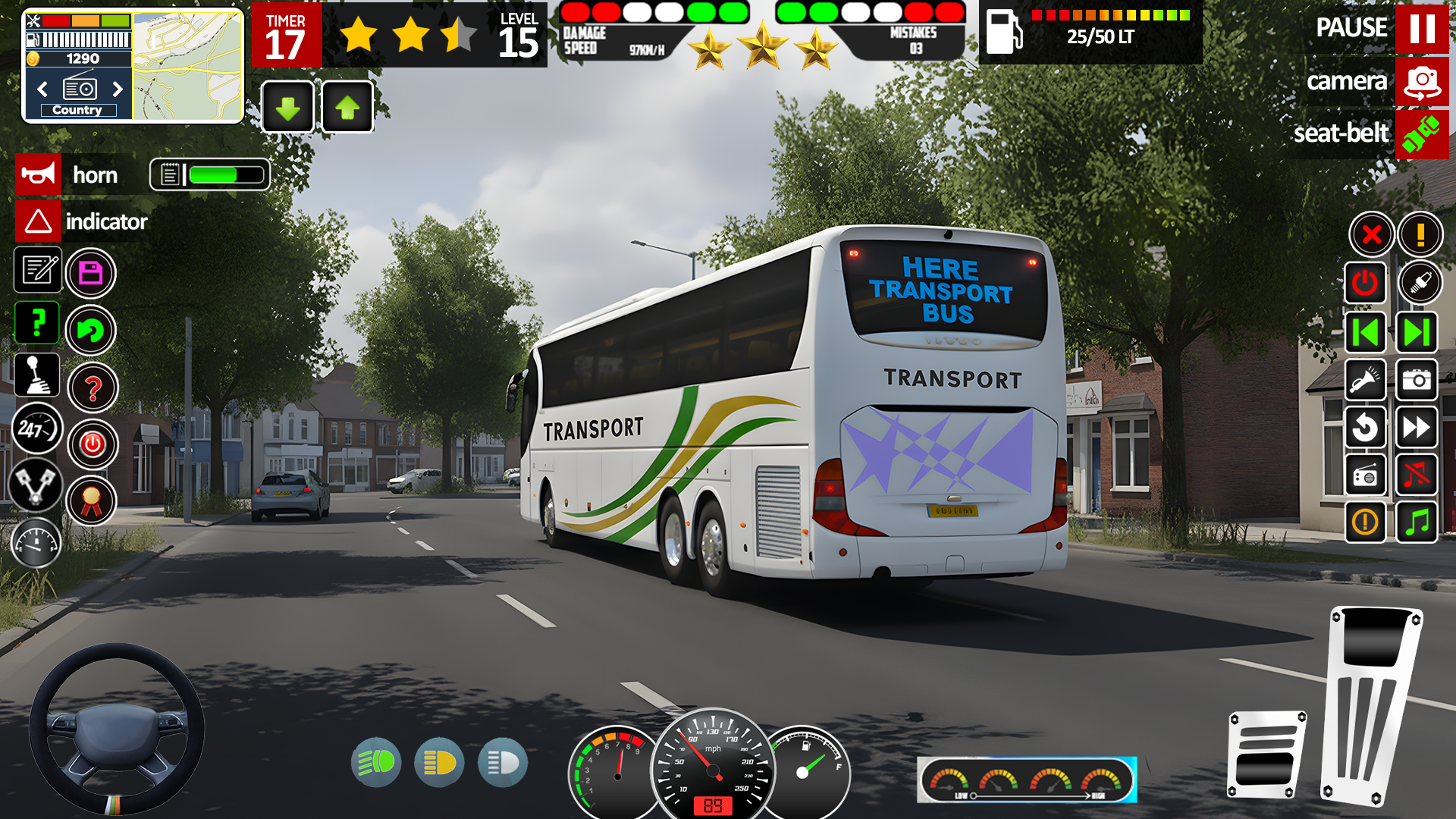The image size is (1456, 819).
Task: Tap the spark plug ignition icon
Action: tap(1421, 282)
